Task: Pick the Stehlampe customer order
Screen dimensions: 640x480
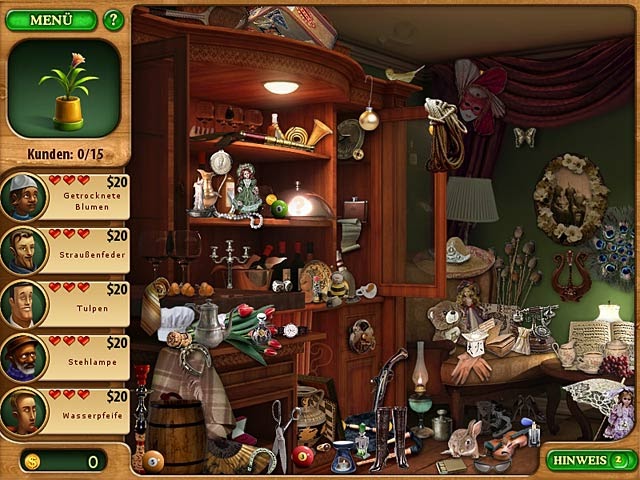Action: (66, 357)
